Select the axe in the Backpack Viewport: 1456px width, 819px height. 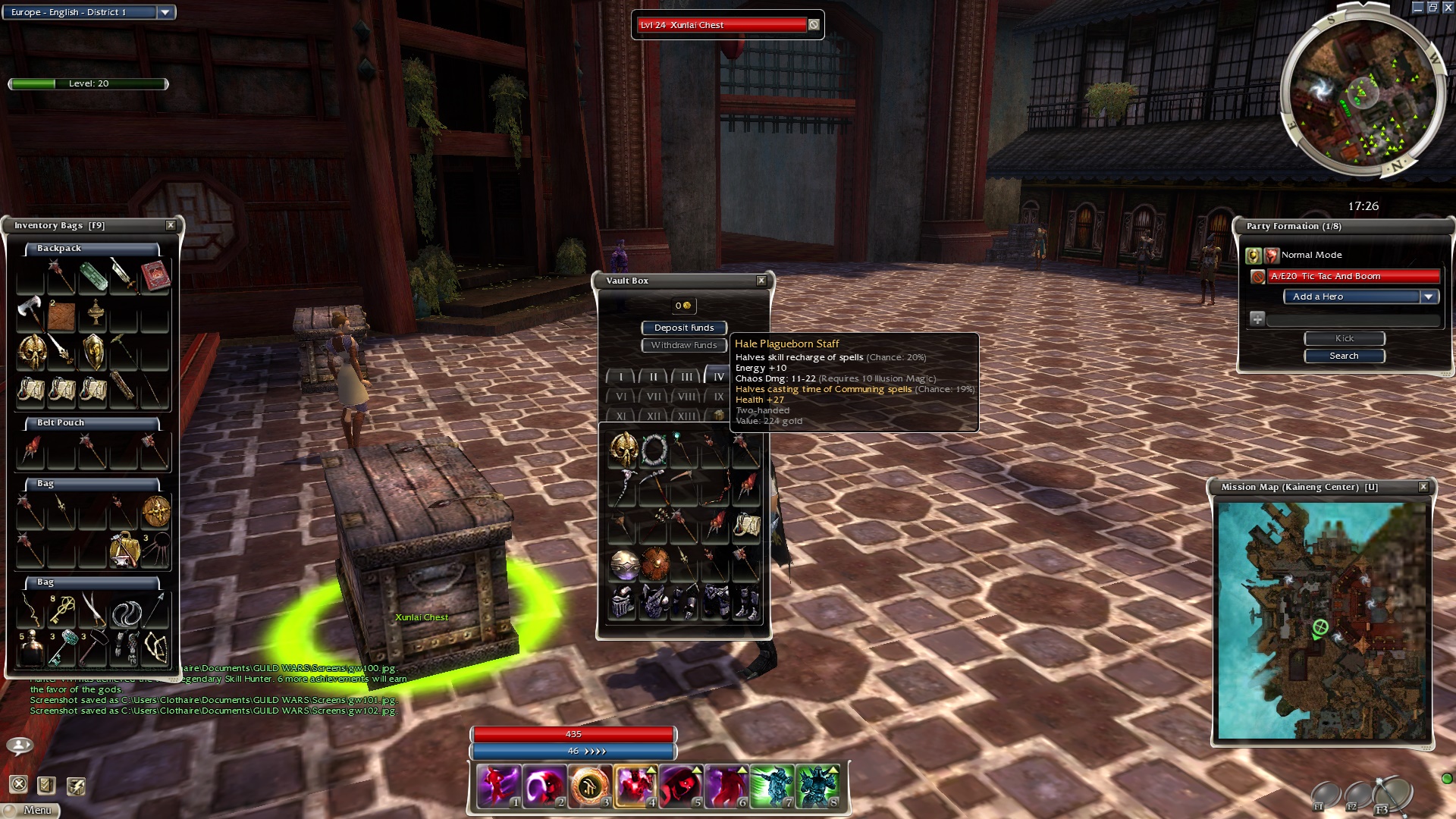pyautogui.click(x=30, y=312)
